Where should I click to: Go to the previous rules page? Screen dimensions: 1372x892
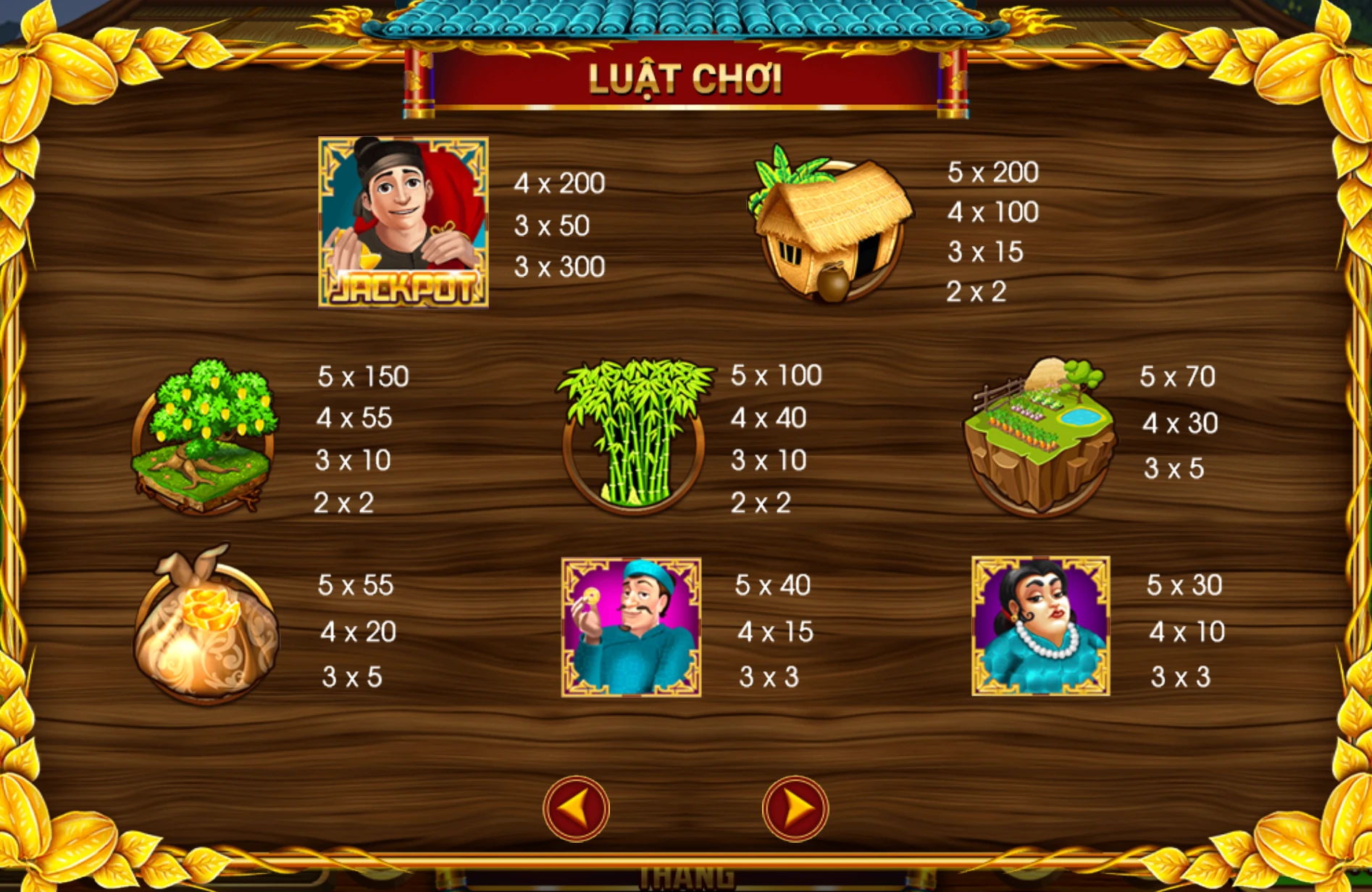[x=577, y=808]
